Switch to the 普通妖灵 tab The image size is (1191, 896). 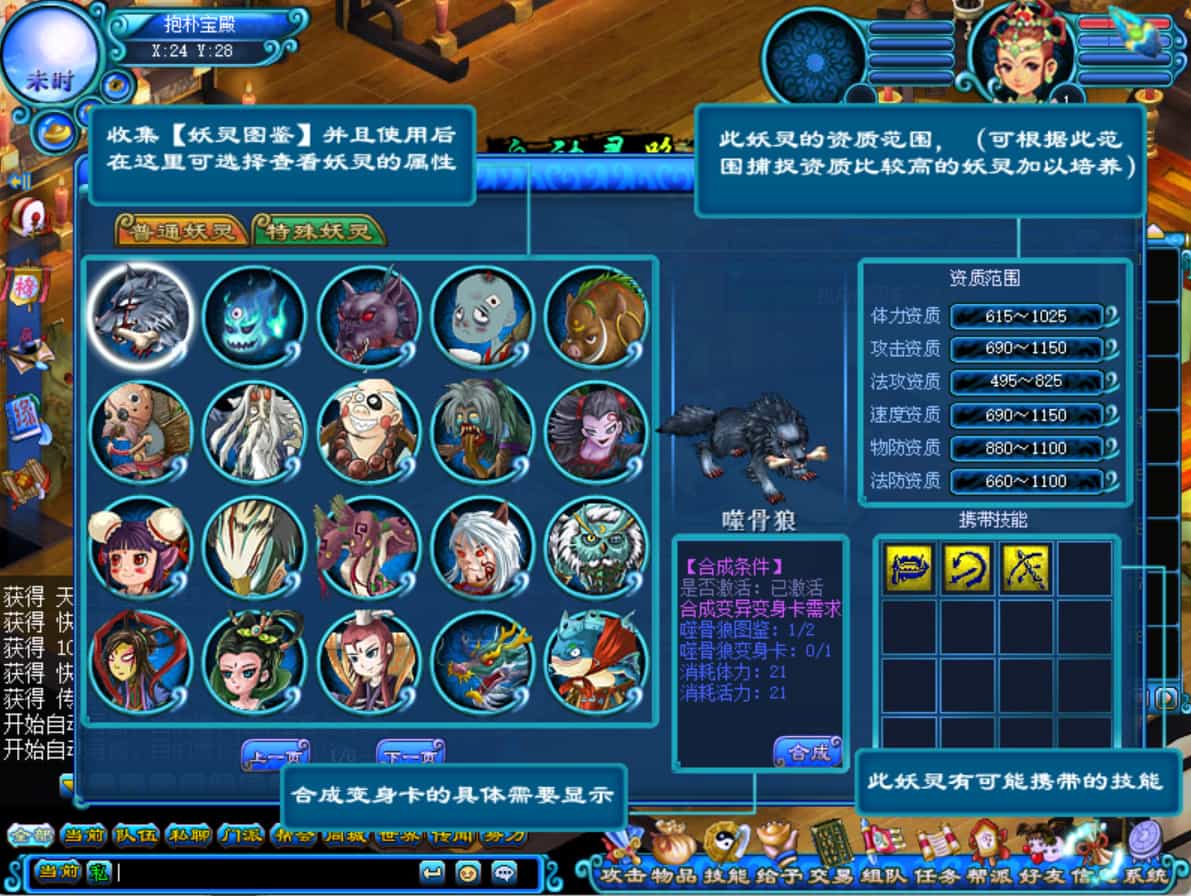pos(182,232)
